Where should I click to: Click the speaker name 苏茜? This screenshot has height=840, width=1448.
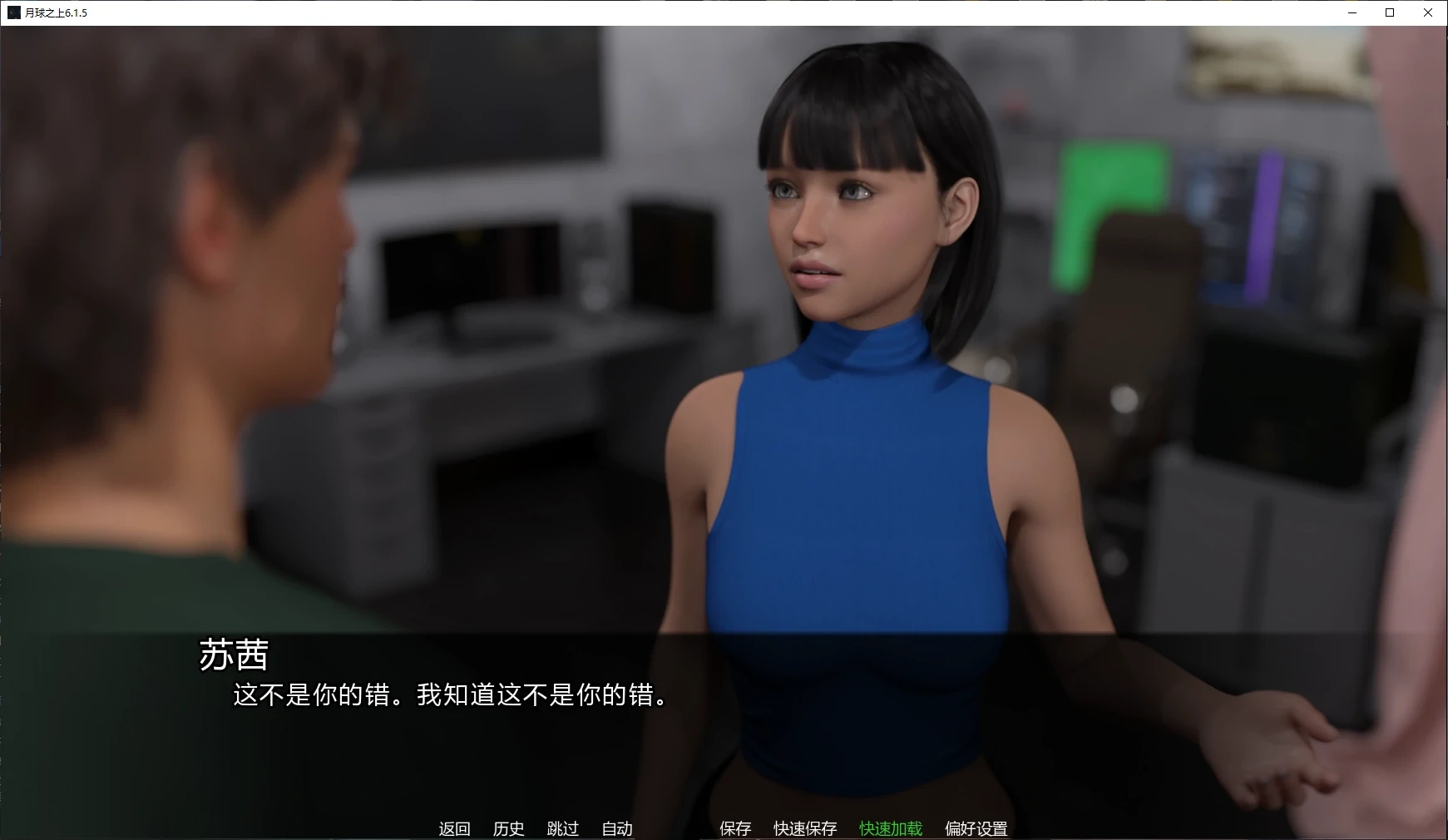(235, 656)
